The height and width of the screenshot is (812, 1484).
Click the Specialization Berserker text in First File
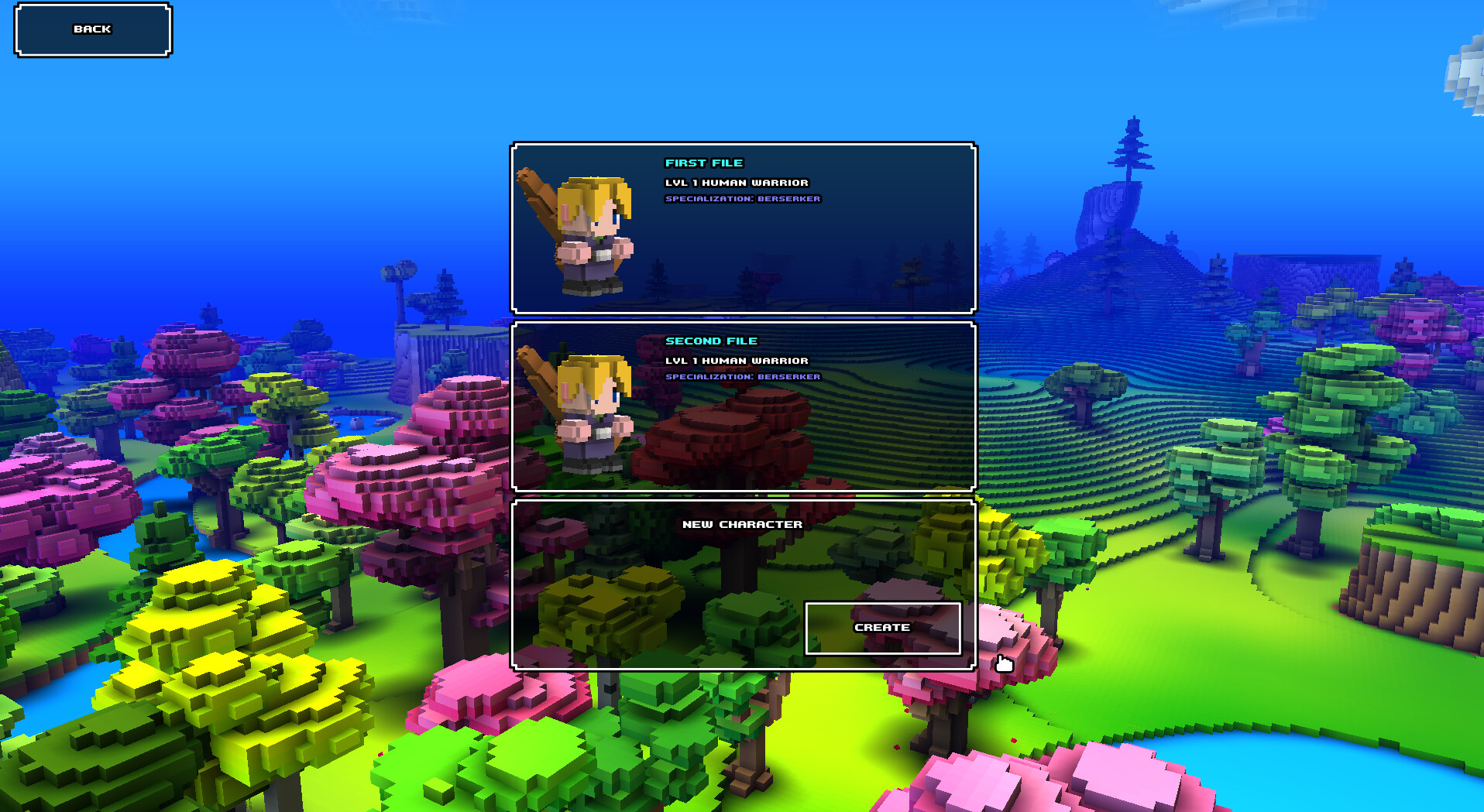pos(742,198)
